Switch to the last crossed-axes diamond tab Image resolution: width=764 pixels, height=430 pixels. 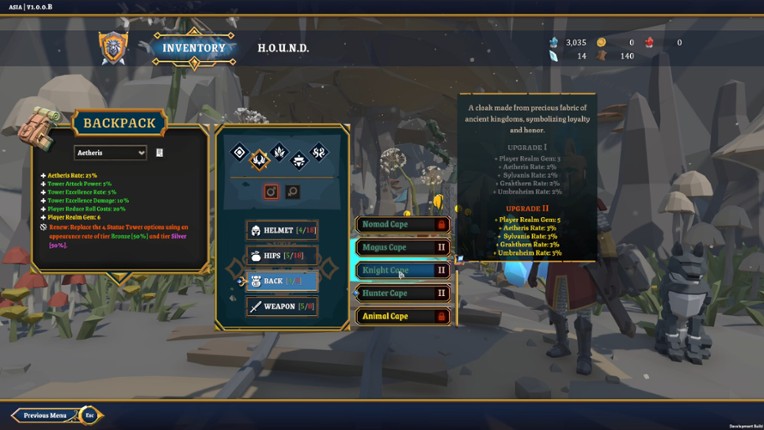tap(319, 153)
